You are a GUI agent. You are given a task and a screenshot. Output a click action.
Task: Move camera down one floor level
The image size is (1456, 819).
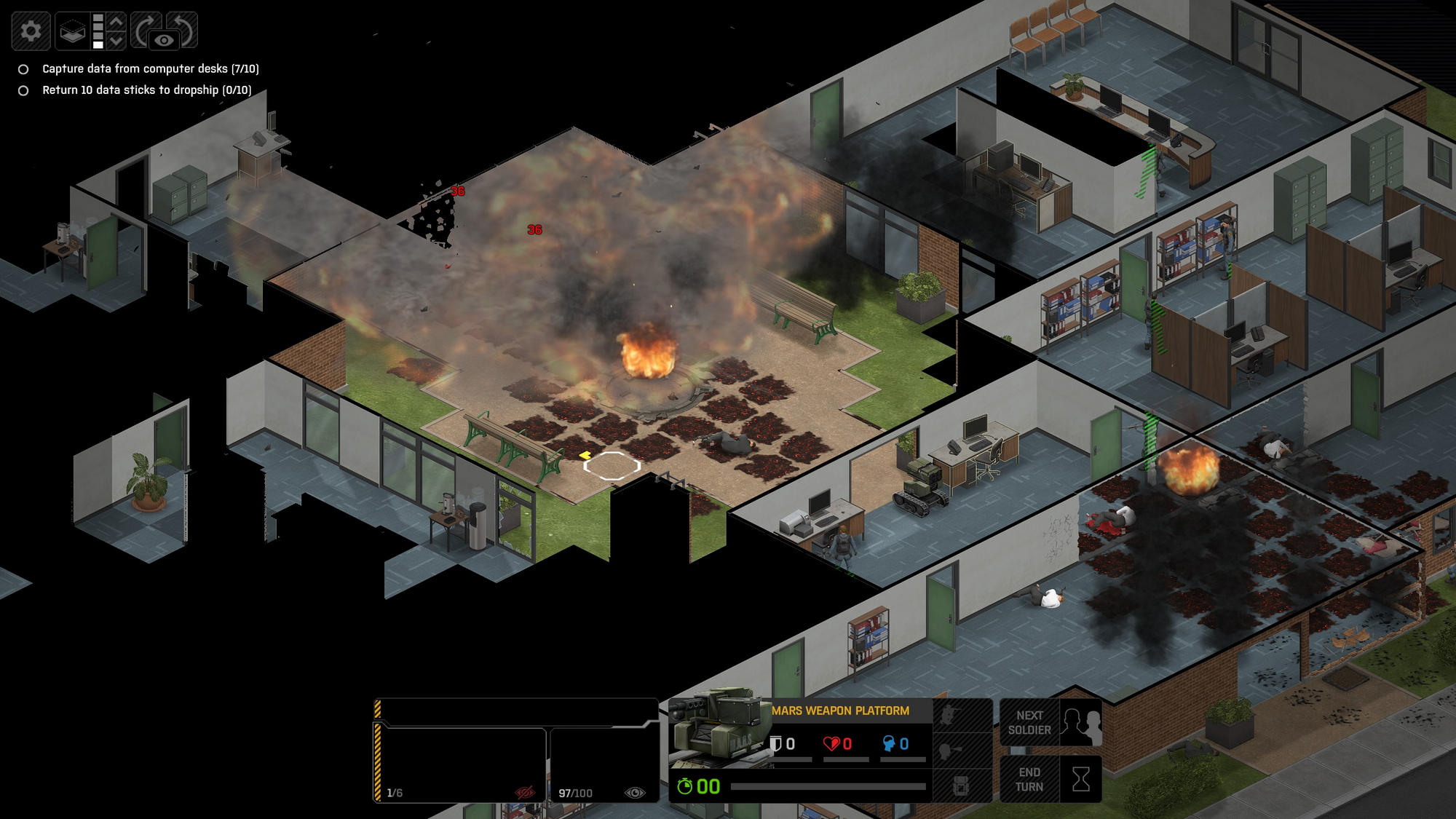pyautogui.click(x=116, y=41)
